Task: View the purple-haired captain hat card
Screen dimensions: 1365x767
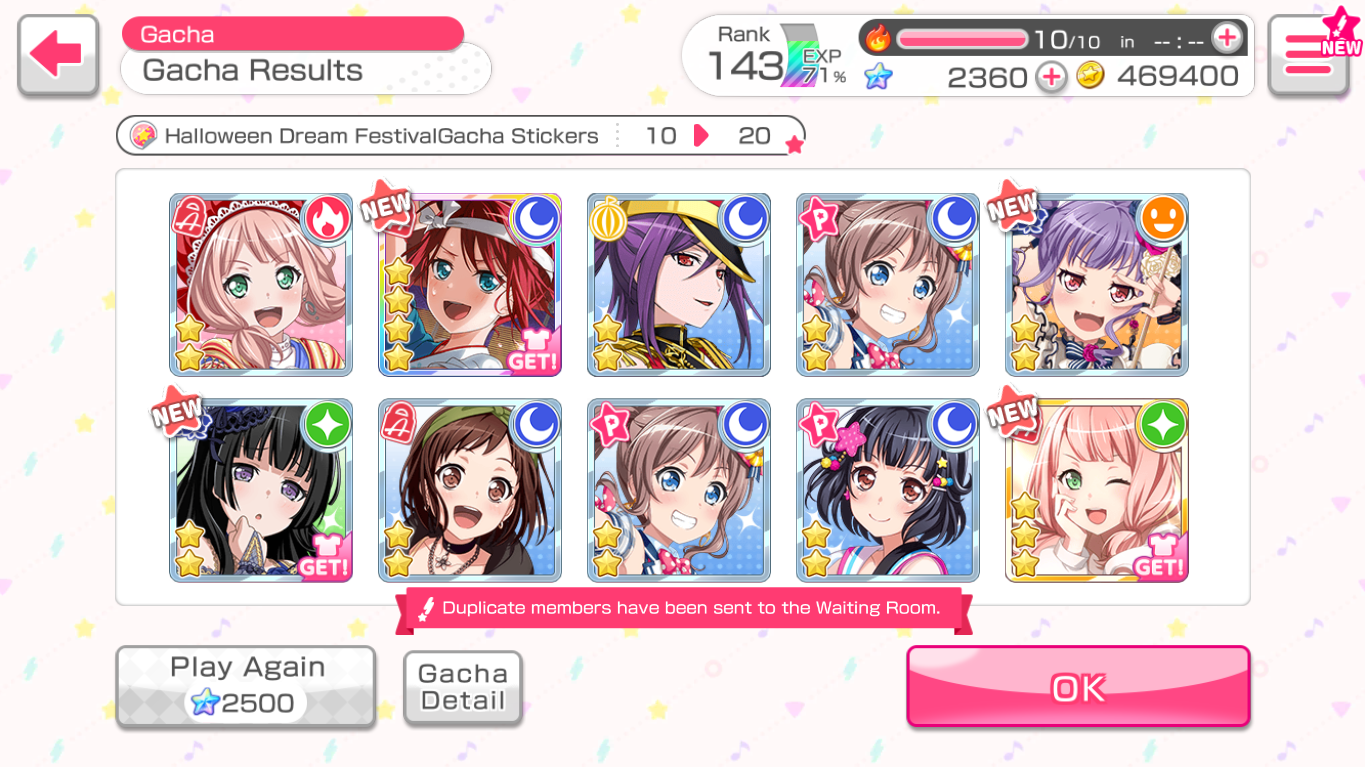Action: tap(679, 285)
